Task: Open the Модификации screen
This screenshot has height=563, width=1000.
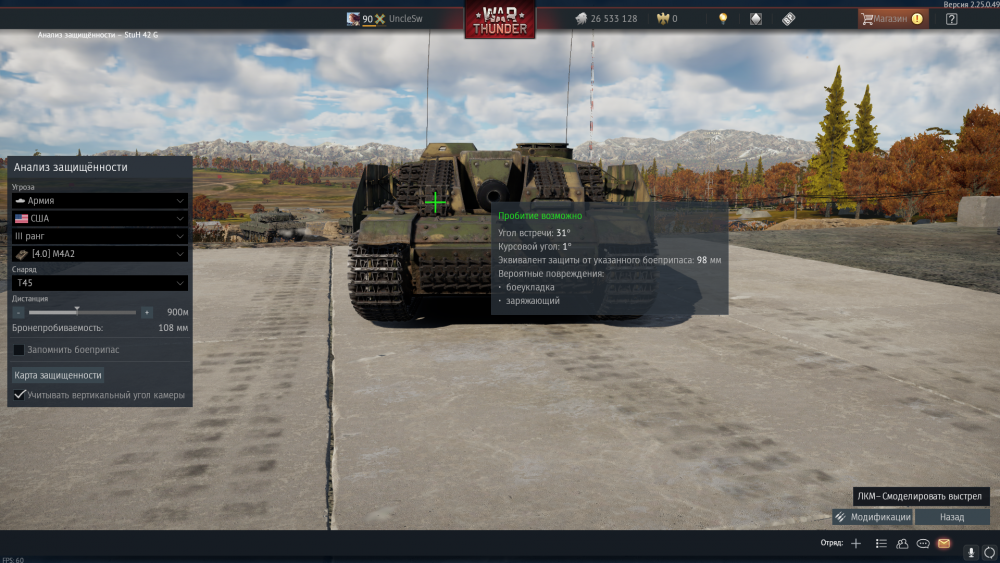Action: click(872, 517)
